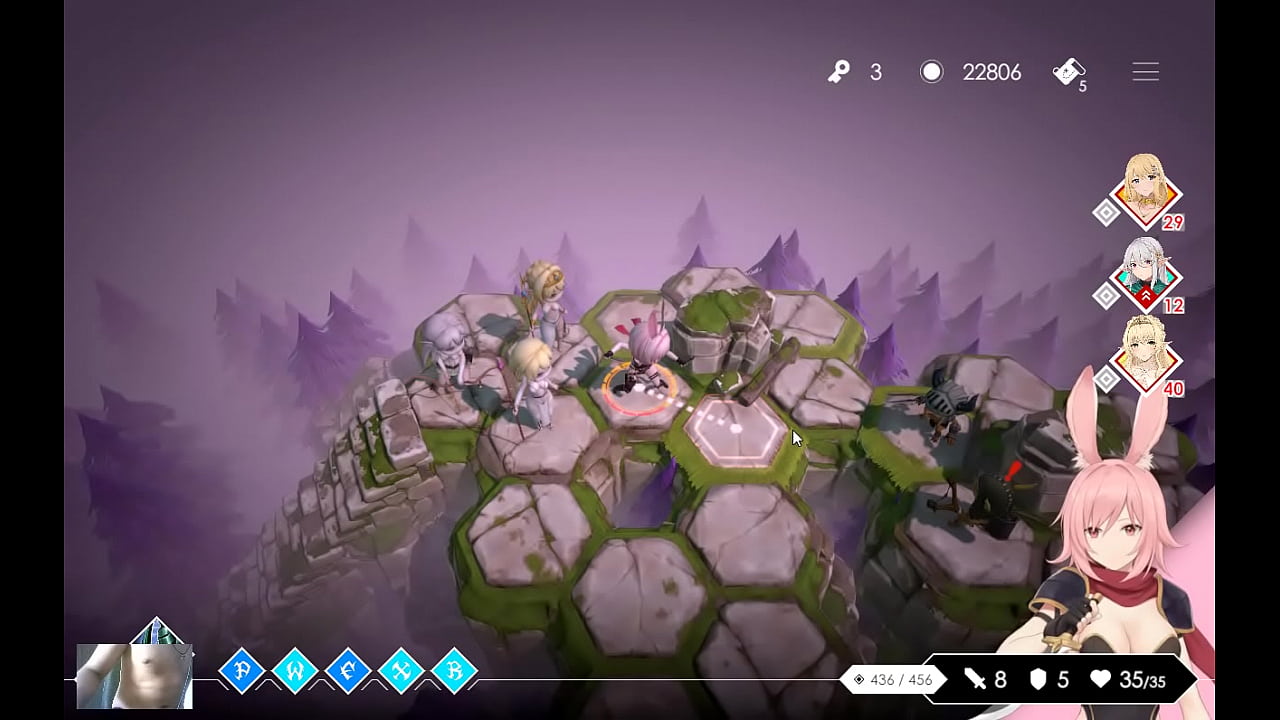Open the hamburger menu
The height and width of the screenshot is (720, 1280).
(x=1145, y=72)
